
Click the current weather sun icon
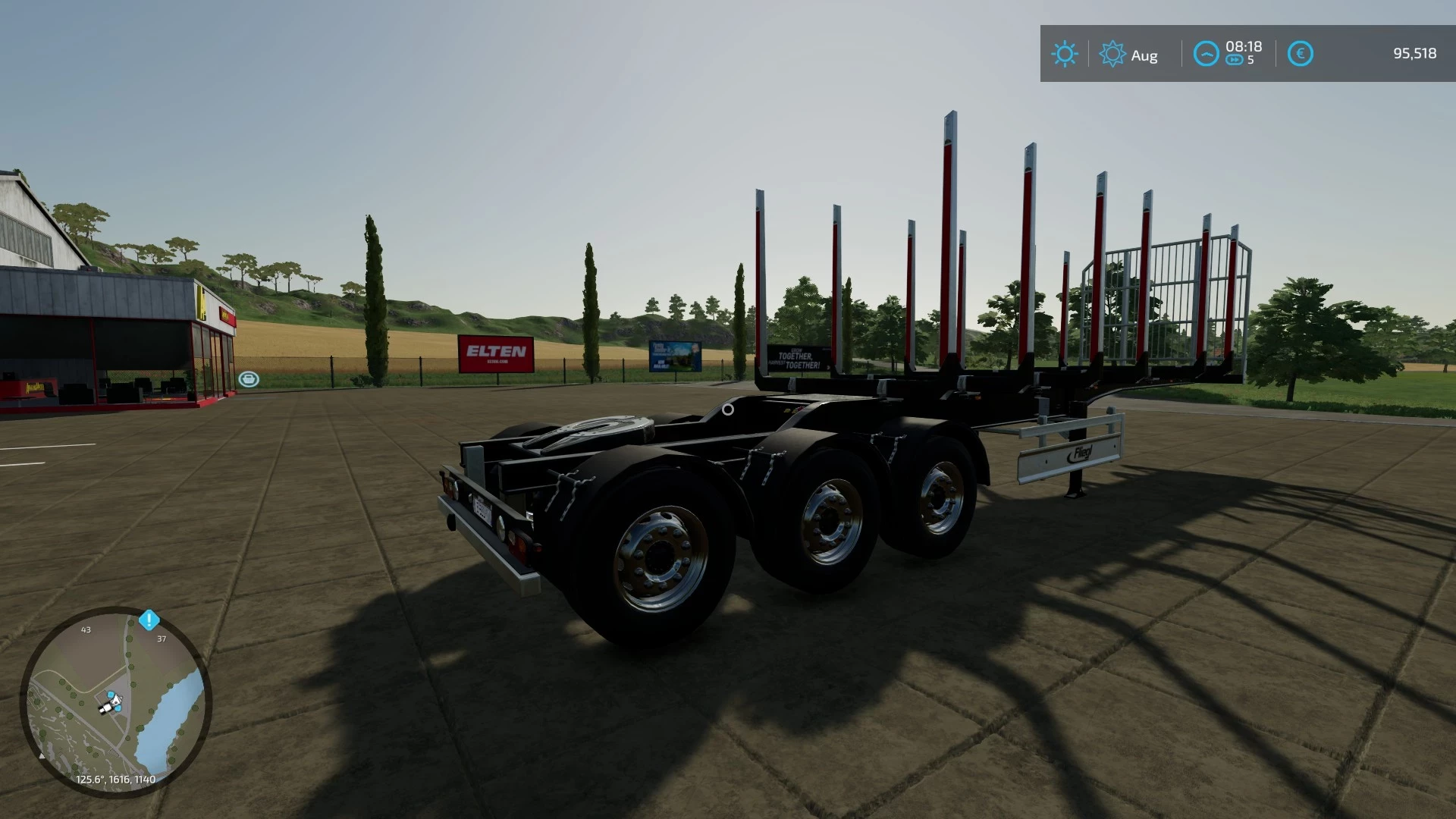coord(1065,54)
